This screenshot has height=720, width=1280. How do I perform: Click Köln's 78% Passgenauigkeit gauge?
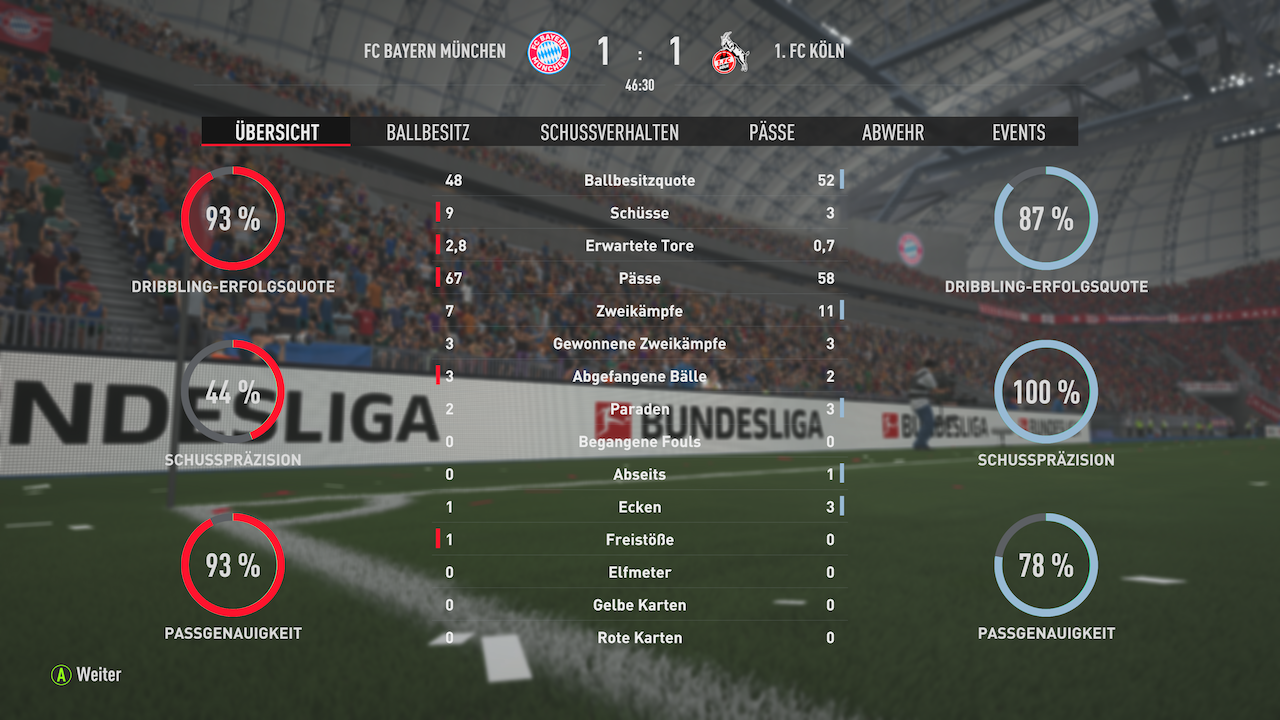(x=1045, y=566)
